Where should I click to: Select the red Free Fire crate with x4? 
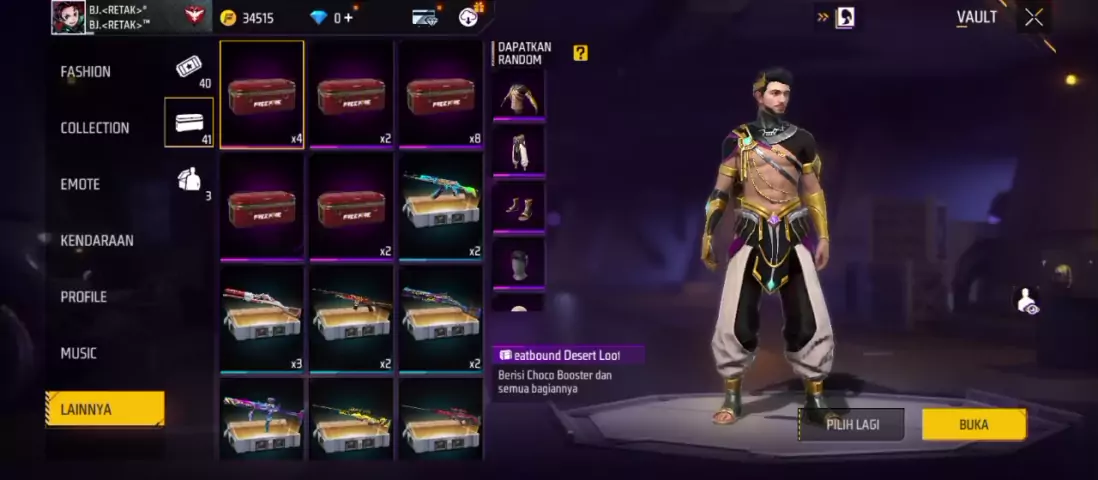click(x=262, y=94)
